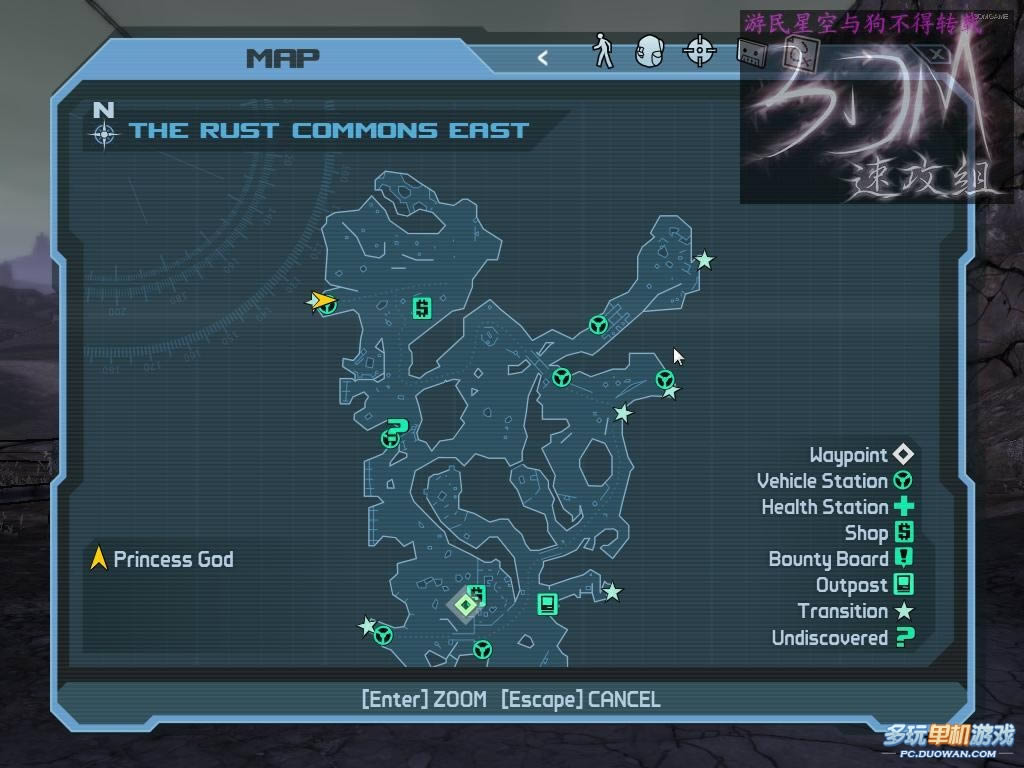This screenshot has width=1024, height=768.
Task: Open the cassette tape tab
Action: [x=751, y=52]
